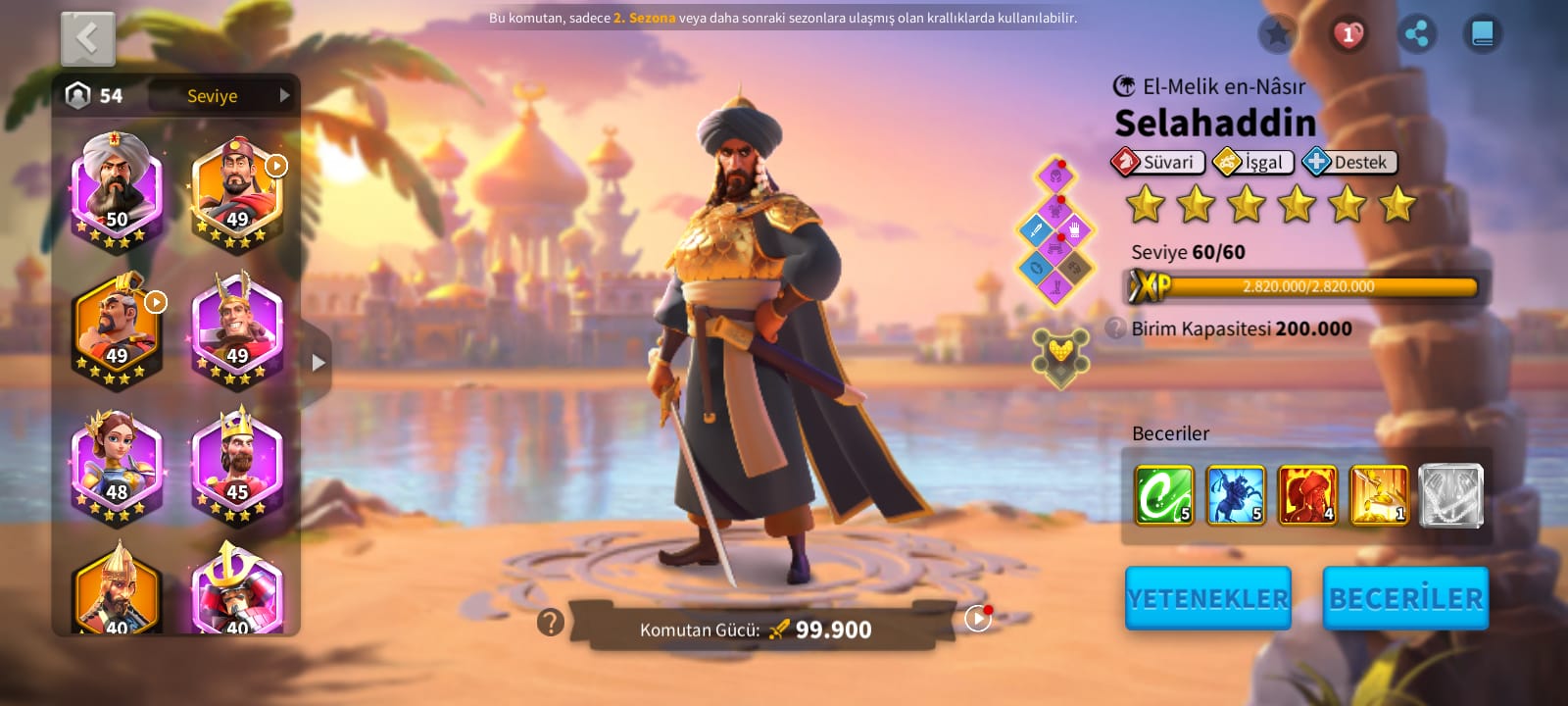Image resolution: width=1568 pixels, height=706 pixels.
Task: Favorite commander with the star icon
Action: [x=1277, y=35]
